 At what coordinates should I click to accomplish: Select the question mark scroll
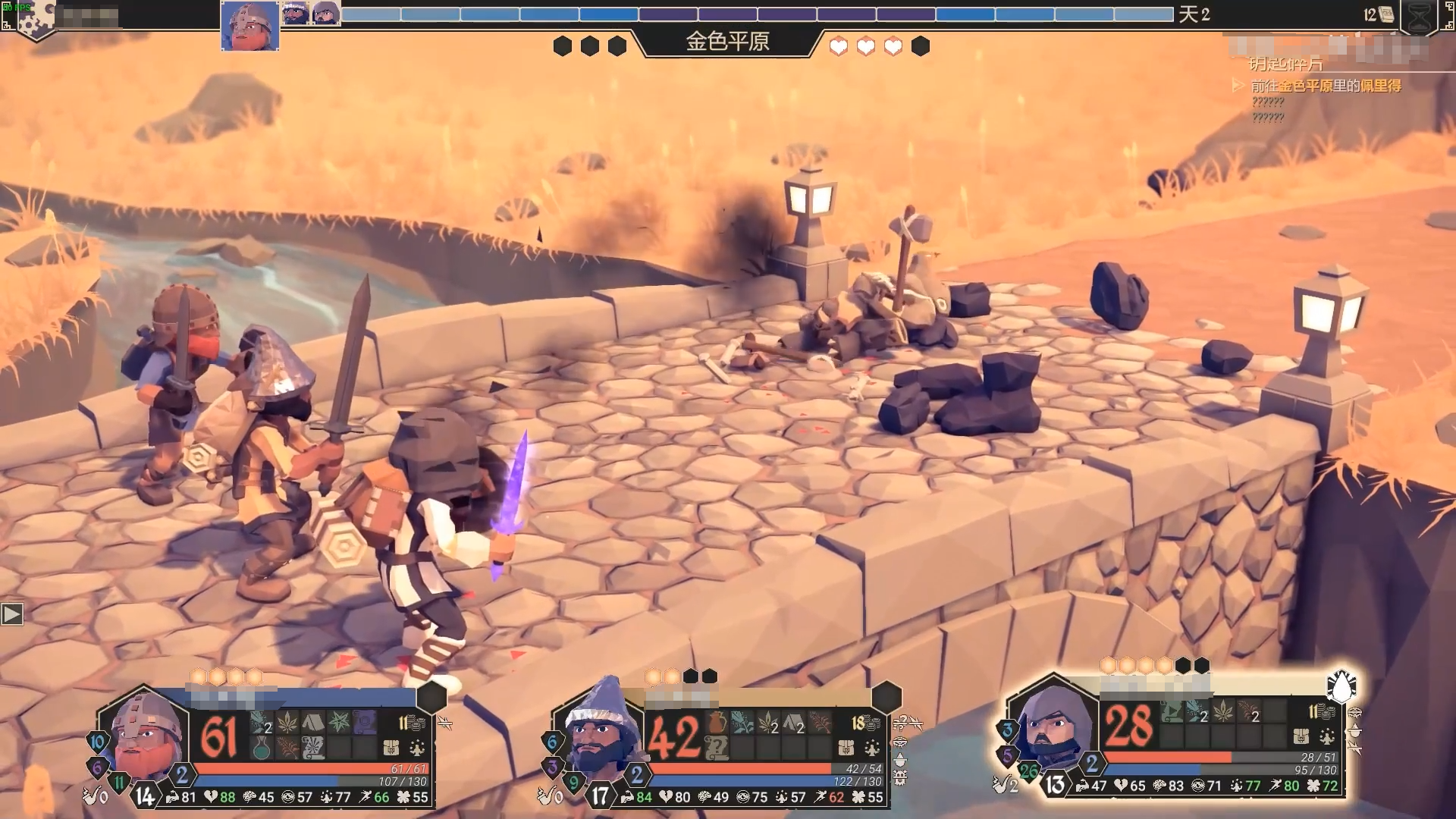pos(717,748)
